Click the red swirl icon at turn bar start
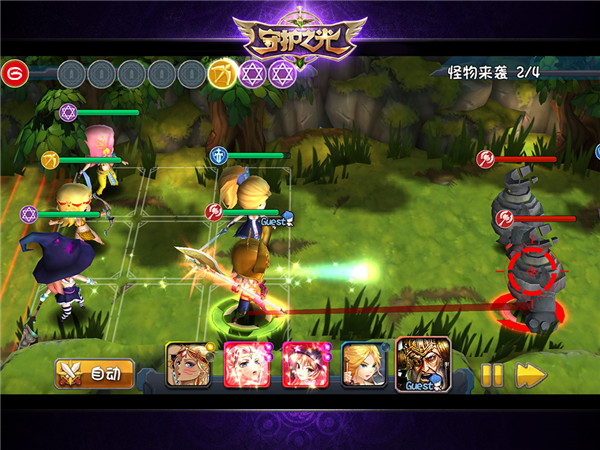This screenshot has width=600, height=450. tap(13, 73)
